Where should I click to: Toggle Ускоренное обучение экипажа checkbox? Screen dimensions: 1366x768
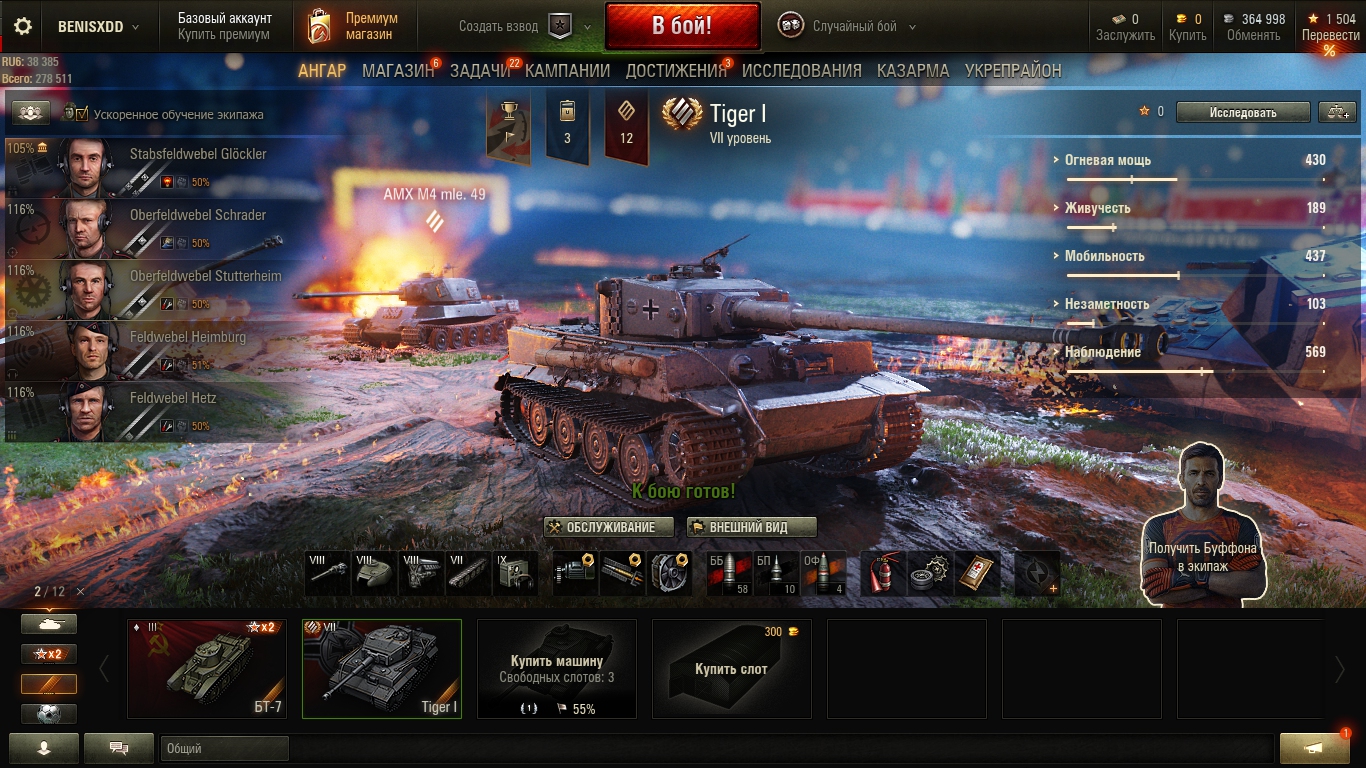pos(82,114)
